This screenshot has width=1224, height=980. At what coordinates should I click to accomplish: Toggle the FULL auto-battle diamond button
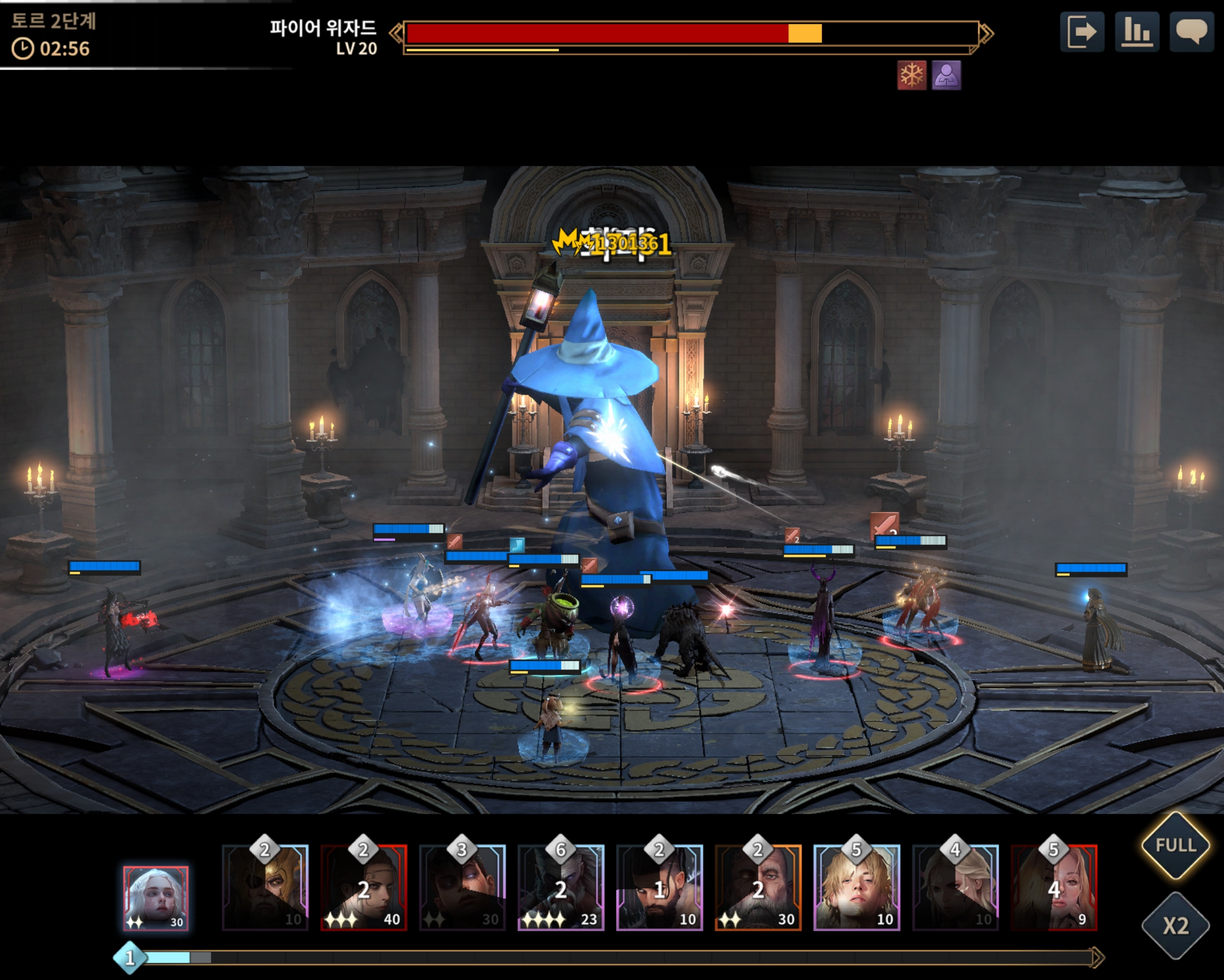1175,845
